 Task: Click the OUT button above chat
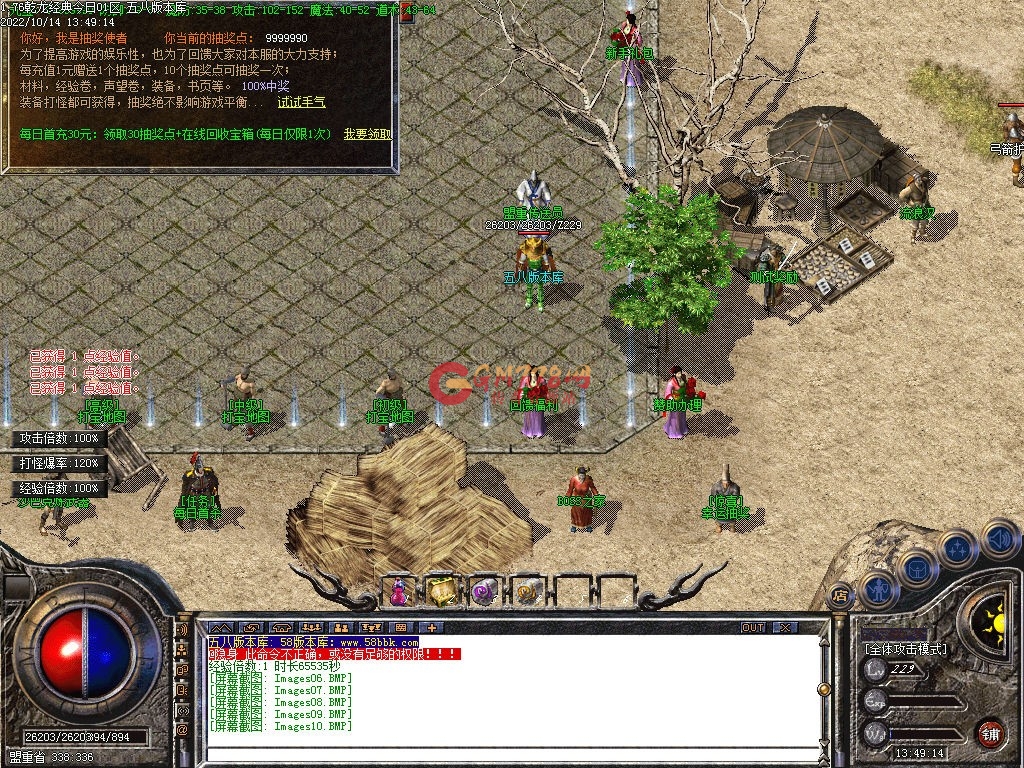click(x=752, y=628)
